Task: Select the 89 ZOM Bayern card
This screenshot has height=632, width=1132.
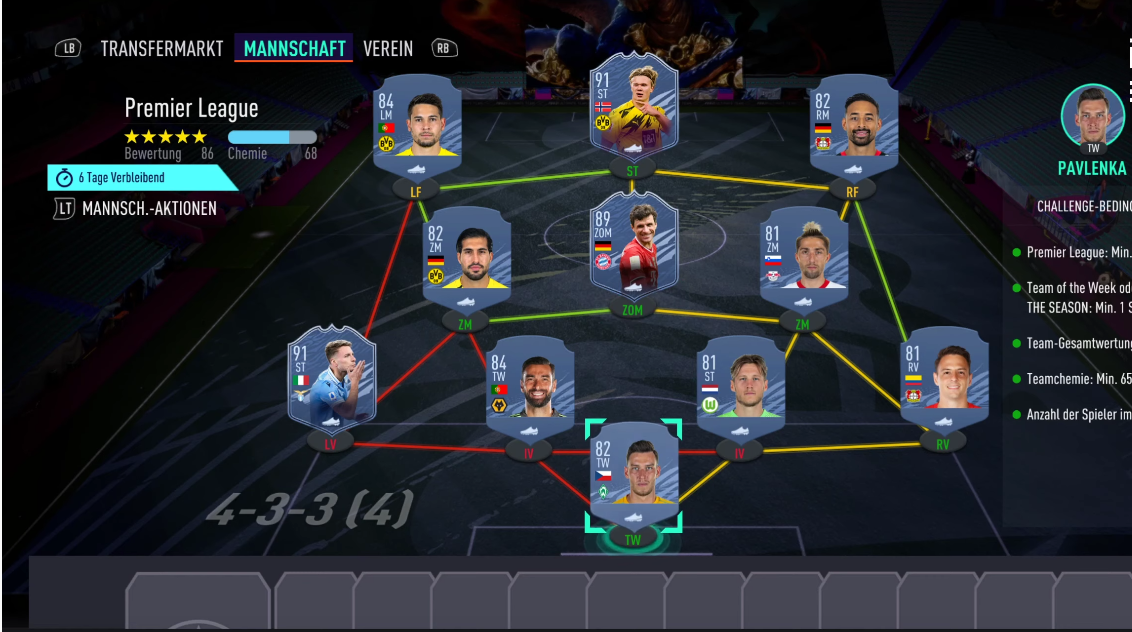Action: coord(633,245)
